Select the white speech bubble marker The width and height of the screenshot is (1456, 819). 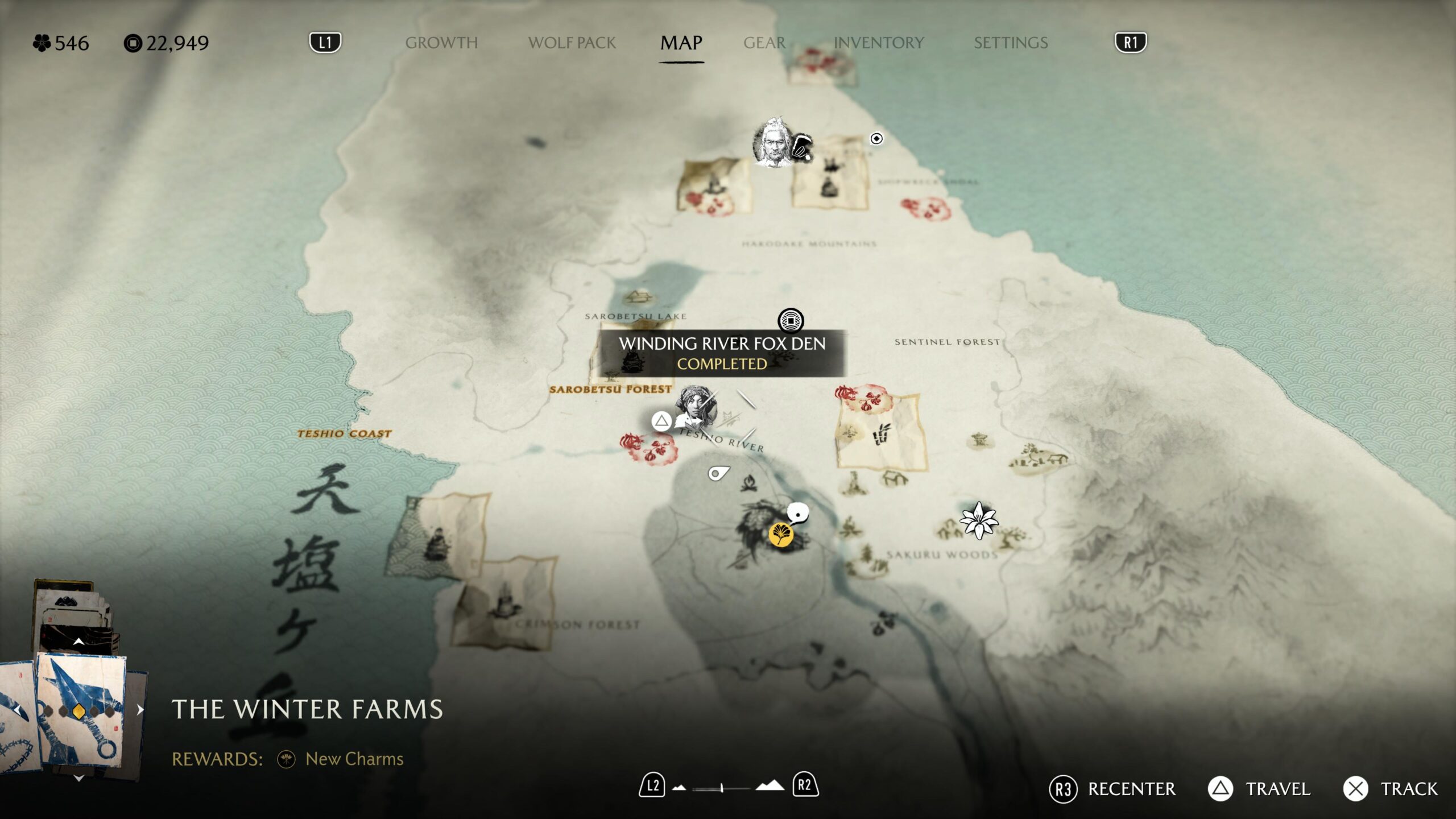click(799, 513)
